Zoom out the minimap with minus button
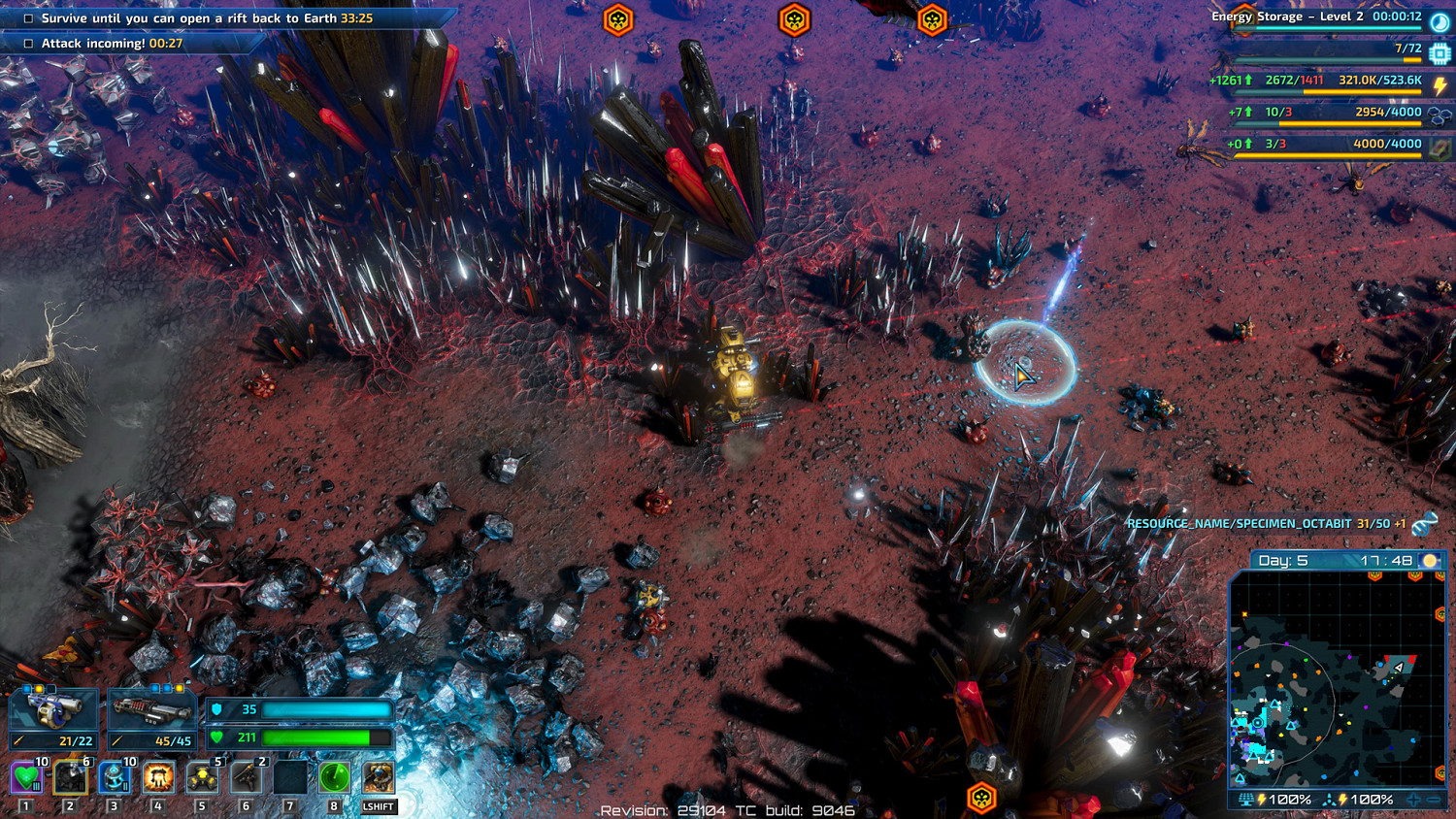The width and height of the screenshot is (1456, 819). pyautogui.click(x=1435, y=800)
